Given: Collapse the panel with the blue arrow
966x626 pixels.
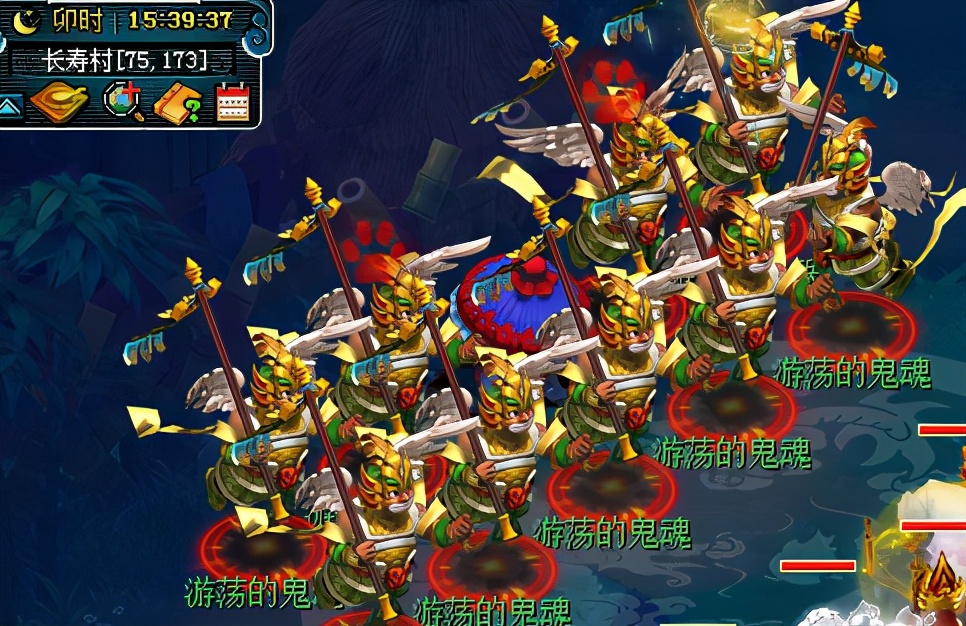Looking at the screenshot, I should pyautogui.click(x=11, y=105).
